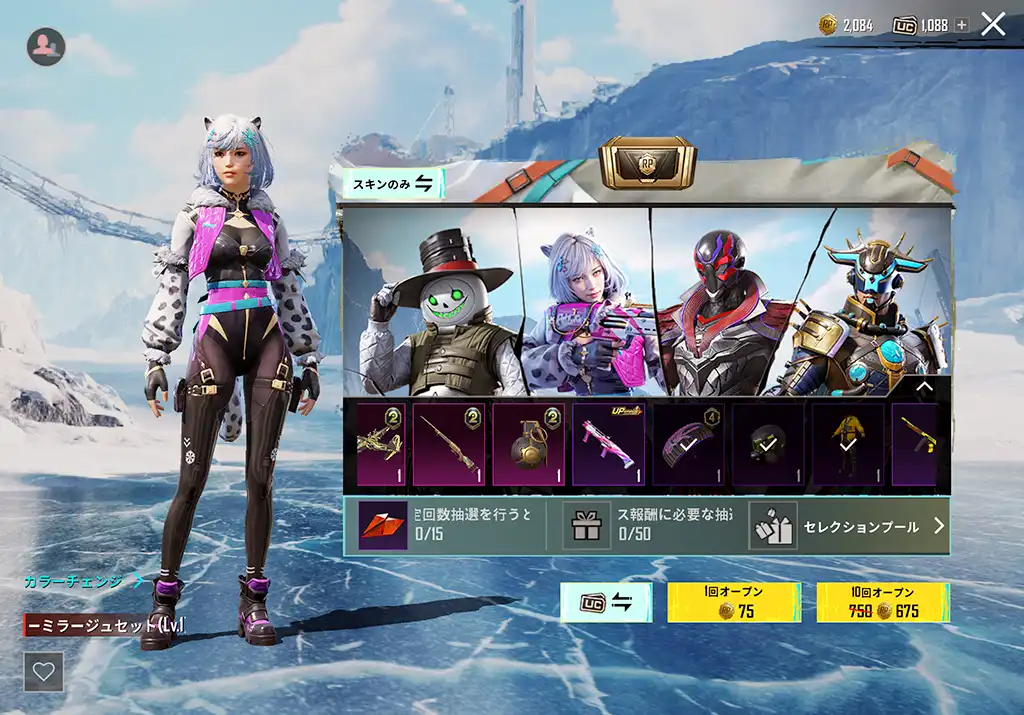Select the grenade skin reward slot

[528, 444]
